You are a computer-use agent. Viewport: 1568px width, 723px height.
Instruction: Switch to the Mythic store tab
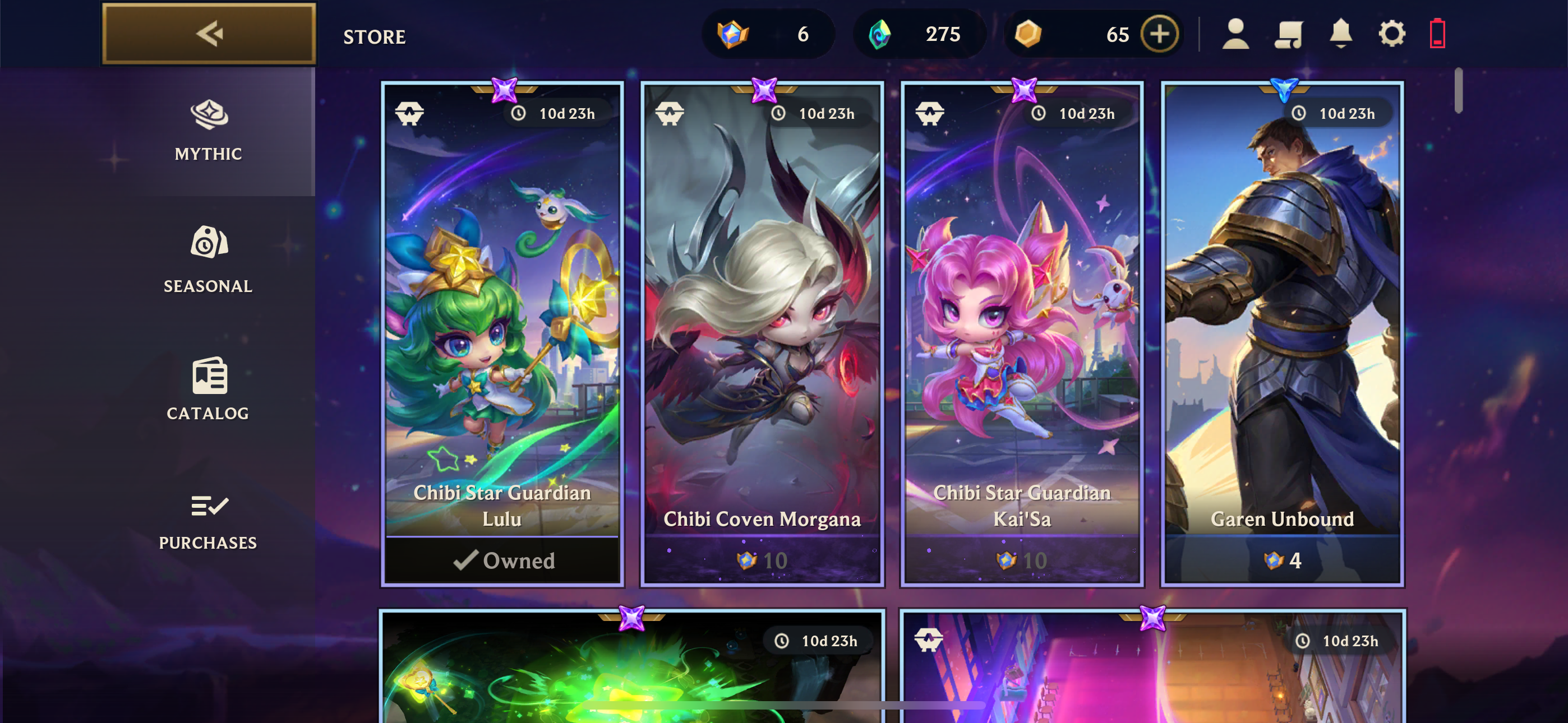coord(208,131)
